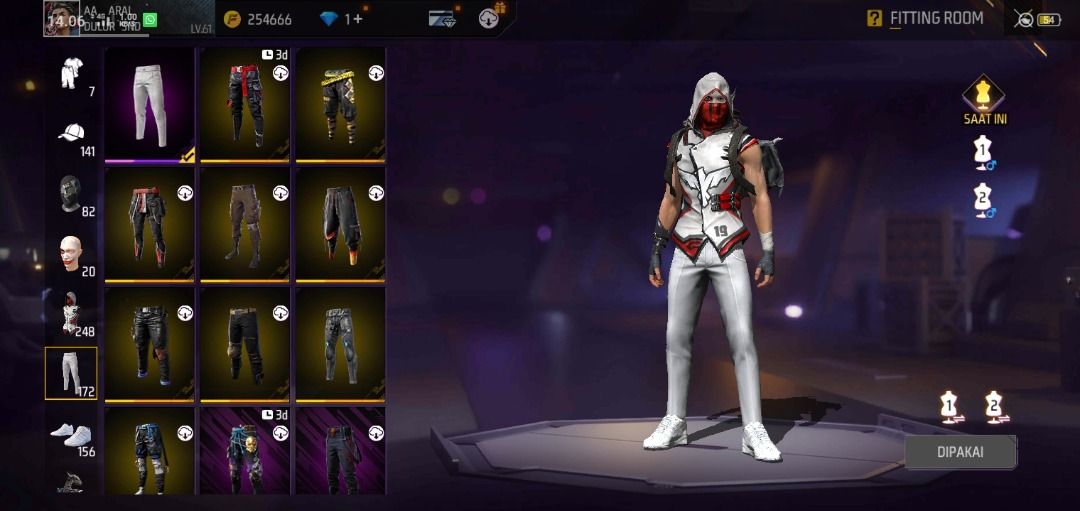Select the white pants item

[149, 105]
